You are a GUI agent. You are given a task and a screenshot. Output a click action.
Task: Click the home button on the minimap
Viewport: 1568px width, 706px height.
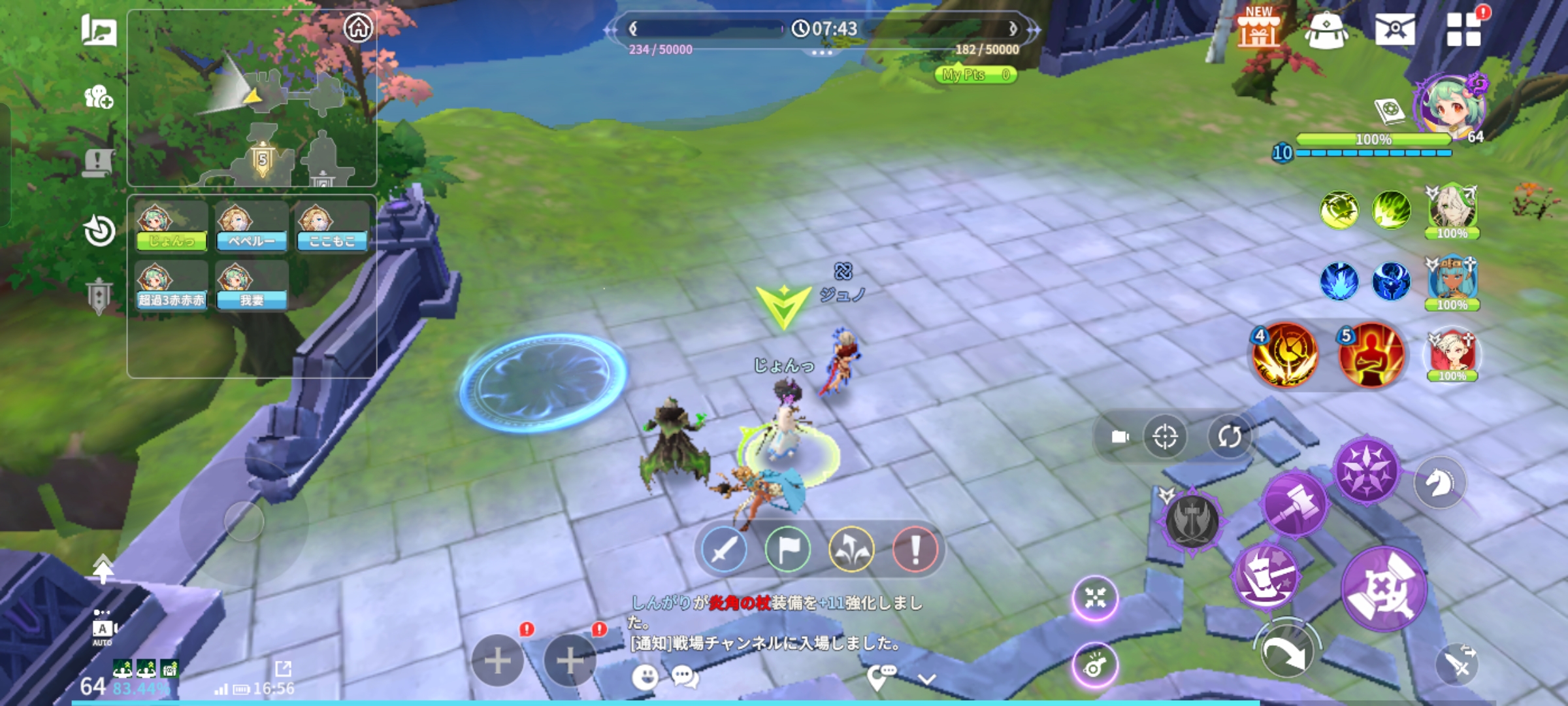click(358, 28)
